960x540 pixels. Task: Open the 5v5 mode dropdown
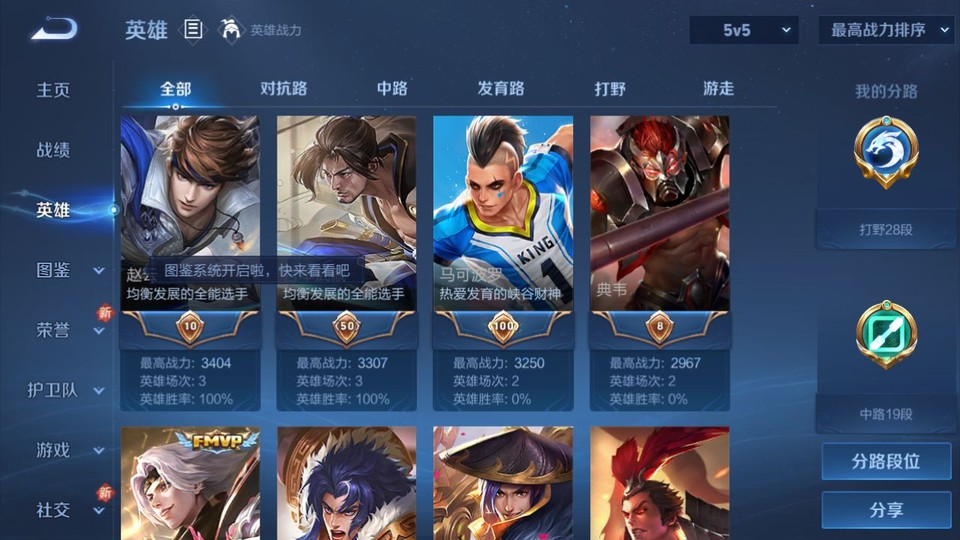pyautogui.click(x=744, y=31)
